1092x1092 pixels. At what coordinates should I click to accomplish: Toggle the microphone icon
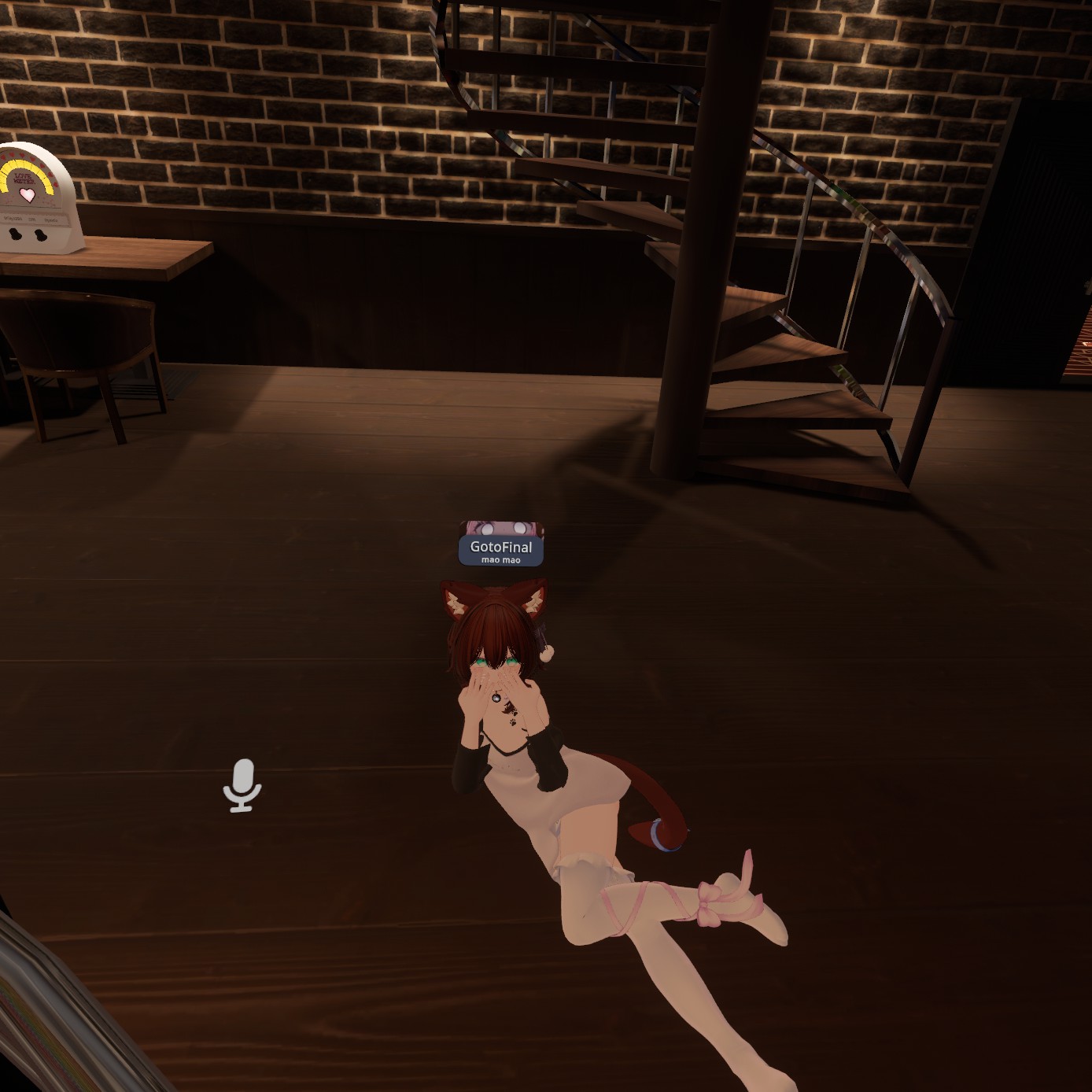coord(242,784)
